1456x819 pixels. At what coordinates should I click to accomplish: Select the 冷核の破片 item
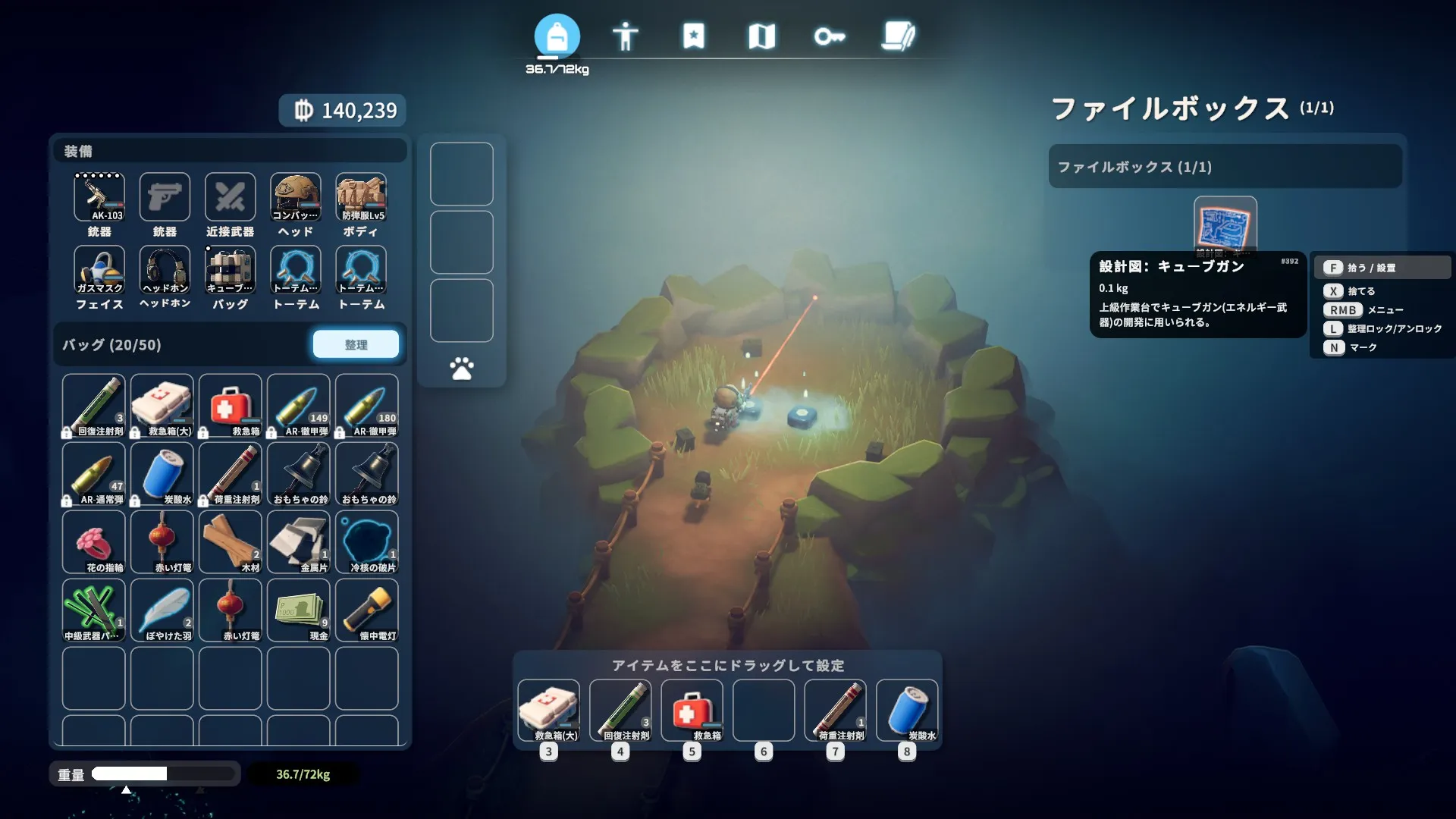tap(367, 541)
